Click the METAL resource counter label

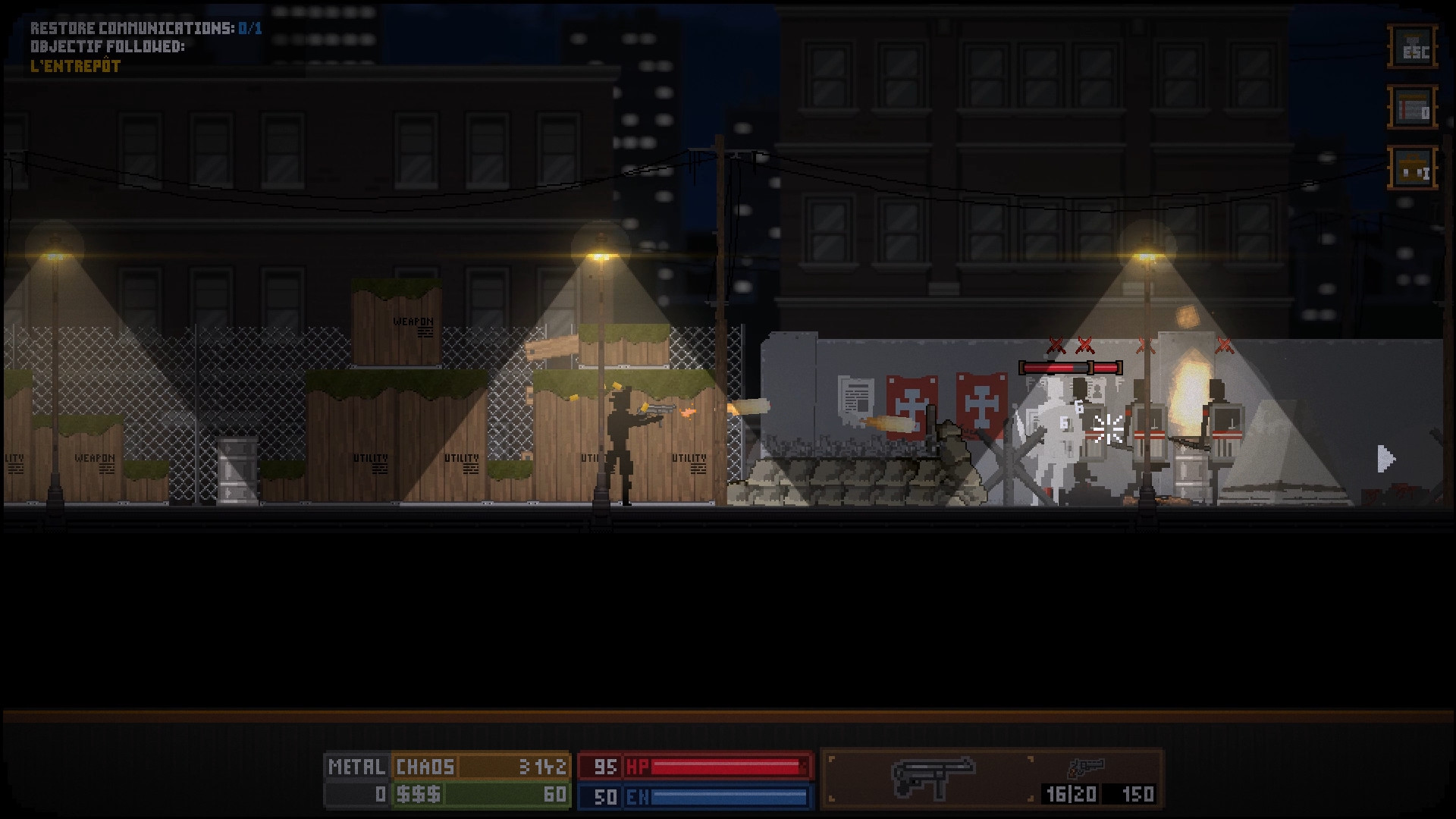point(356,767)
